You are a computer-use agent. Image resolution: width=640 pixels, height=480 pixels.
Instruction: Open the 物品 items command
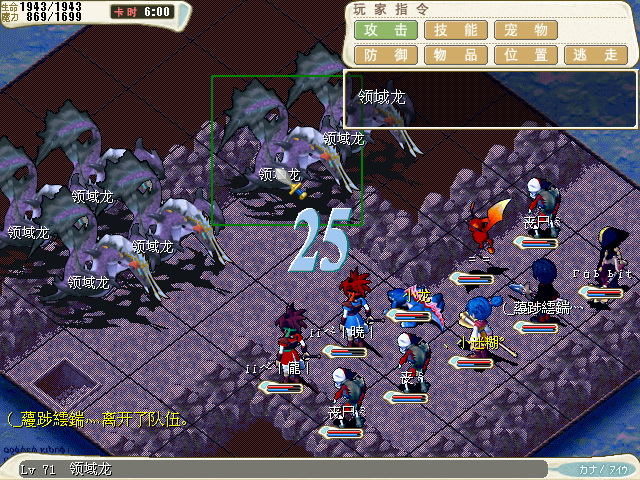coord(456,55)
